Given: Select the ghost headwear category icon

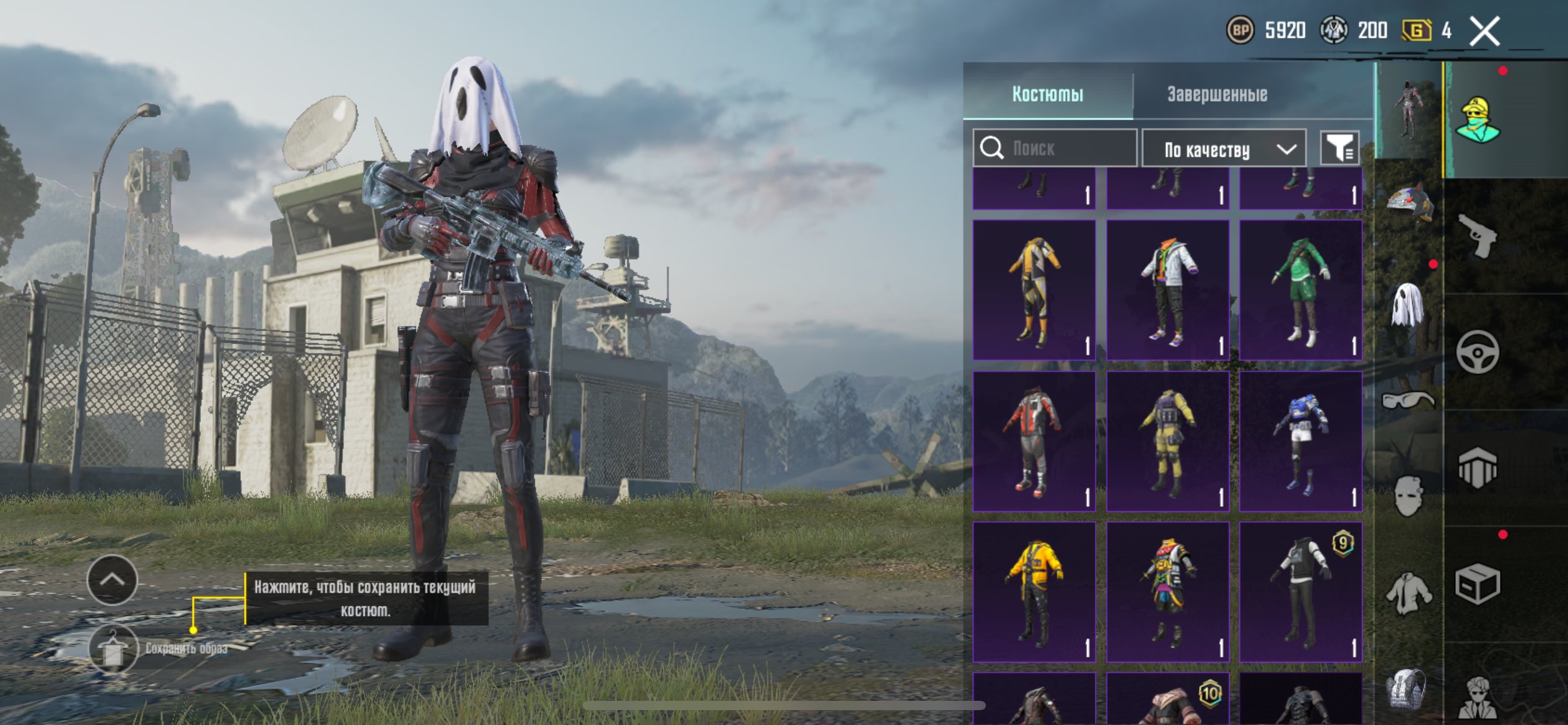Looking at the screenshot, I should coord(1407,304).
